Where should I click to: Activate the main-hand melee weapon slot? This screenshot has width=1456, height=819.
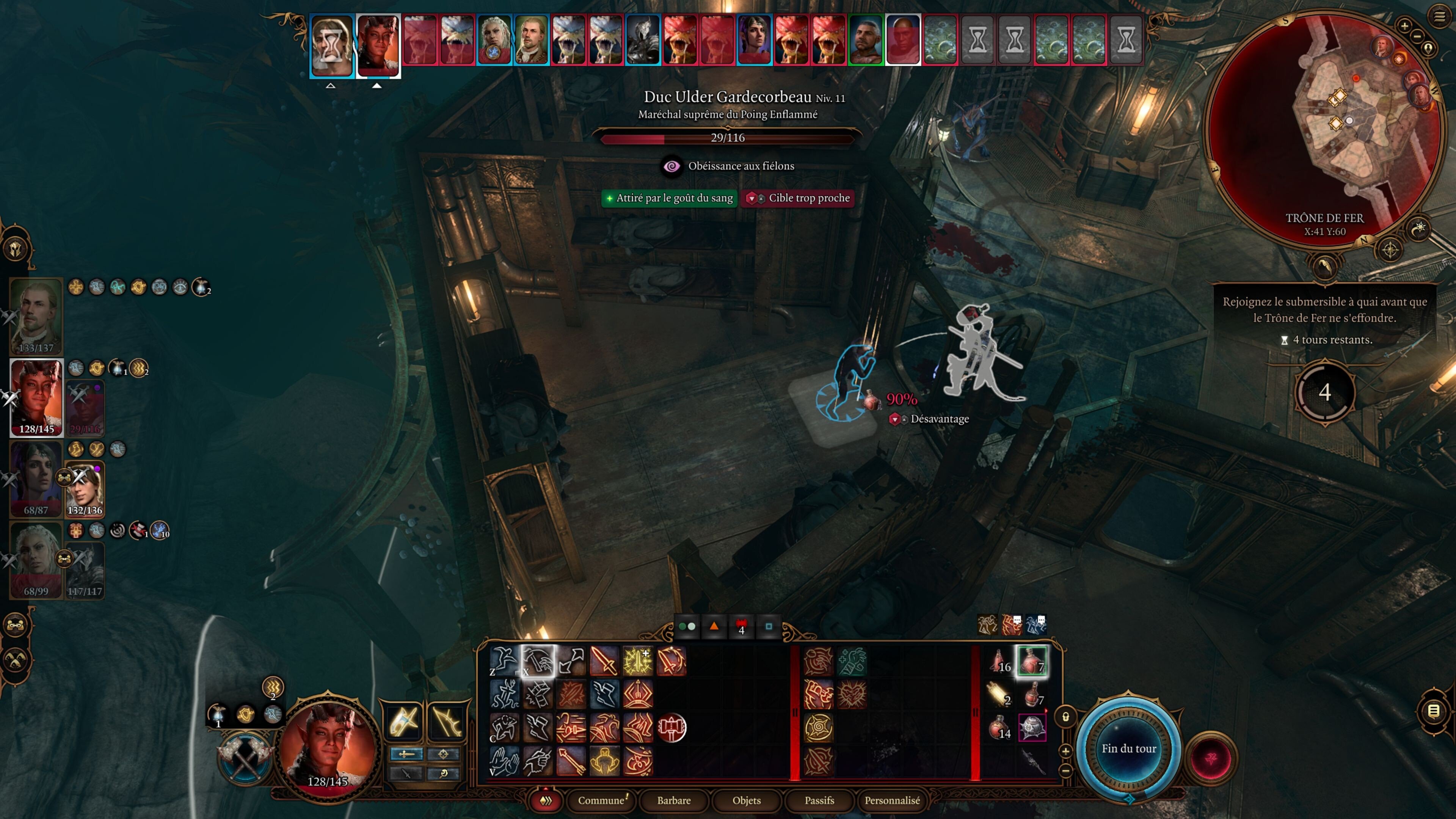pos(403,721)
